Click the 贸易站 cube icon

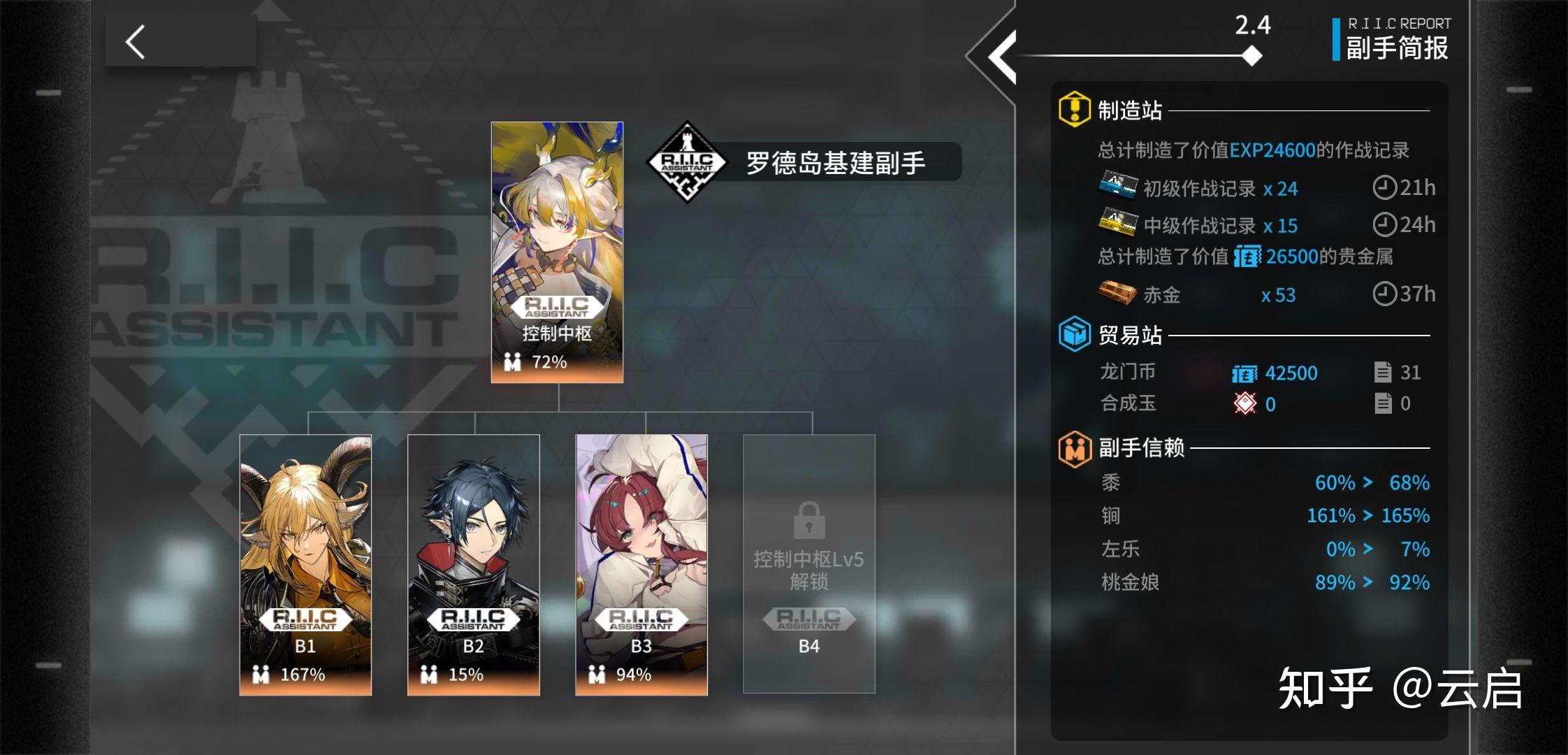[x=1075, y=334]
